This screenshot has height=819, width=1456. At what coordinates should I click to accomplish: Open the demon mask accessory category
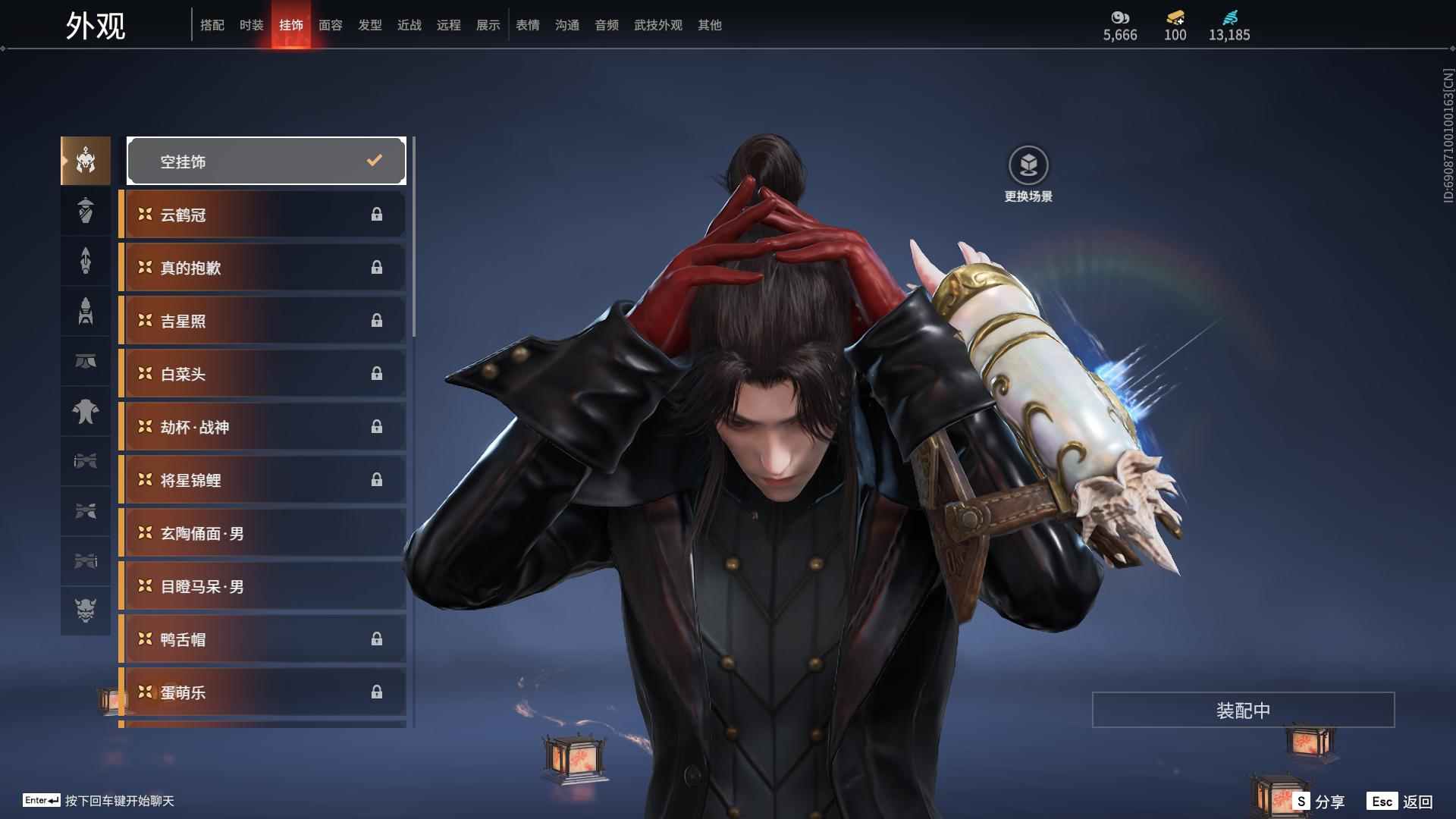pos(86,610)
